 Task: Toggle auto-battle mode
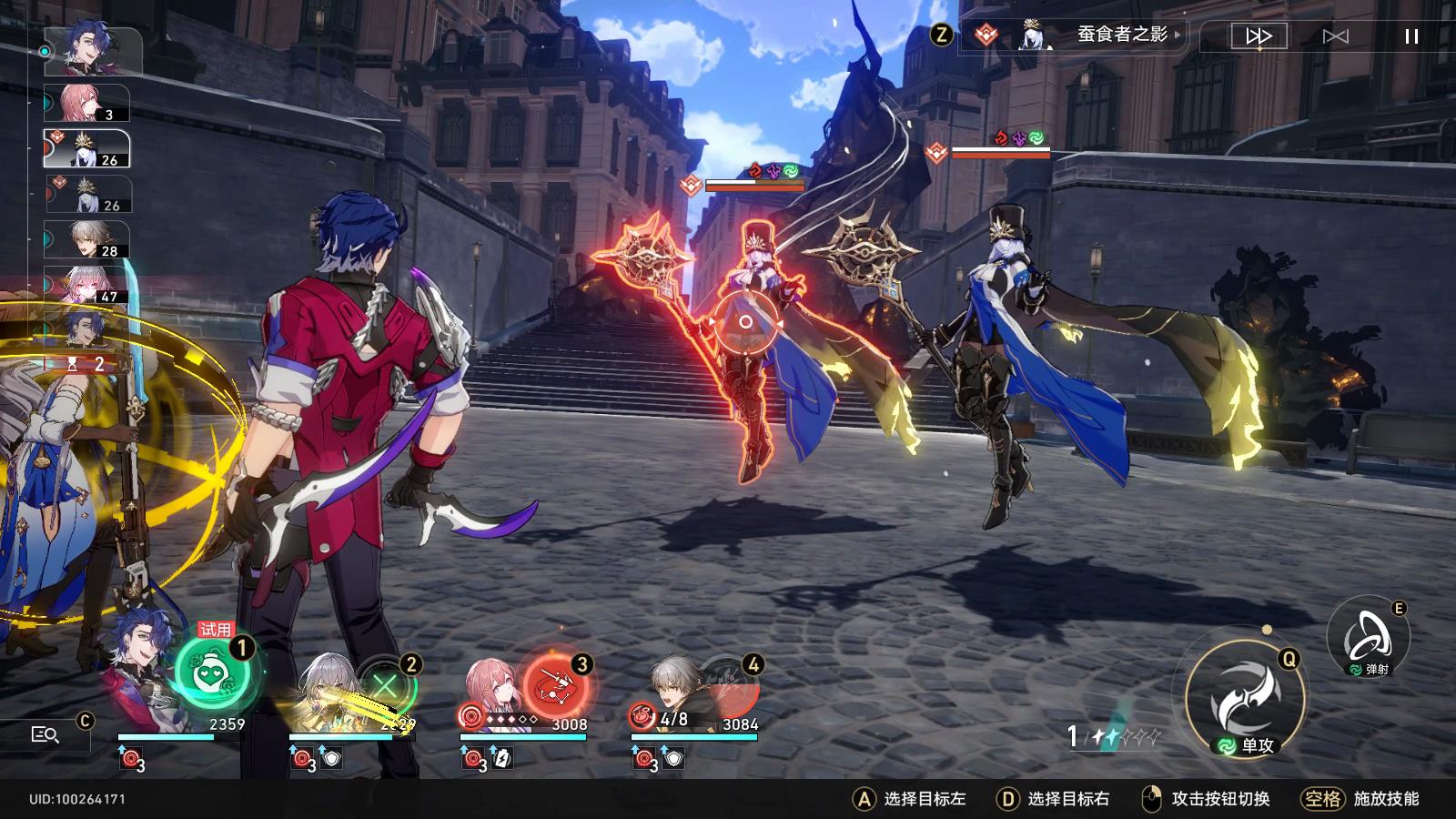(x=1335, y=36)
